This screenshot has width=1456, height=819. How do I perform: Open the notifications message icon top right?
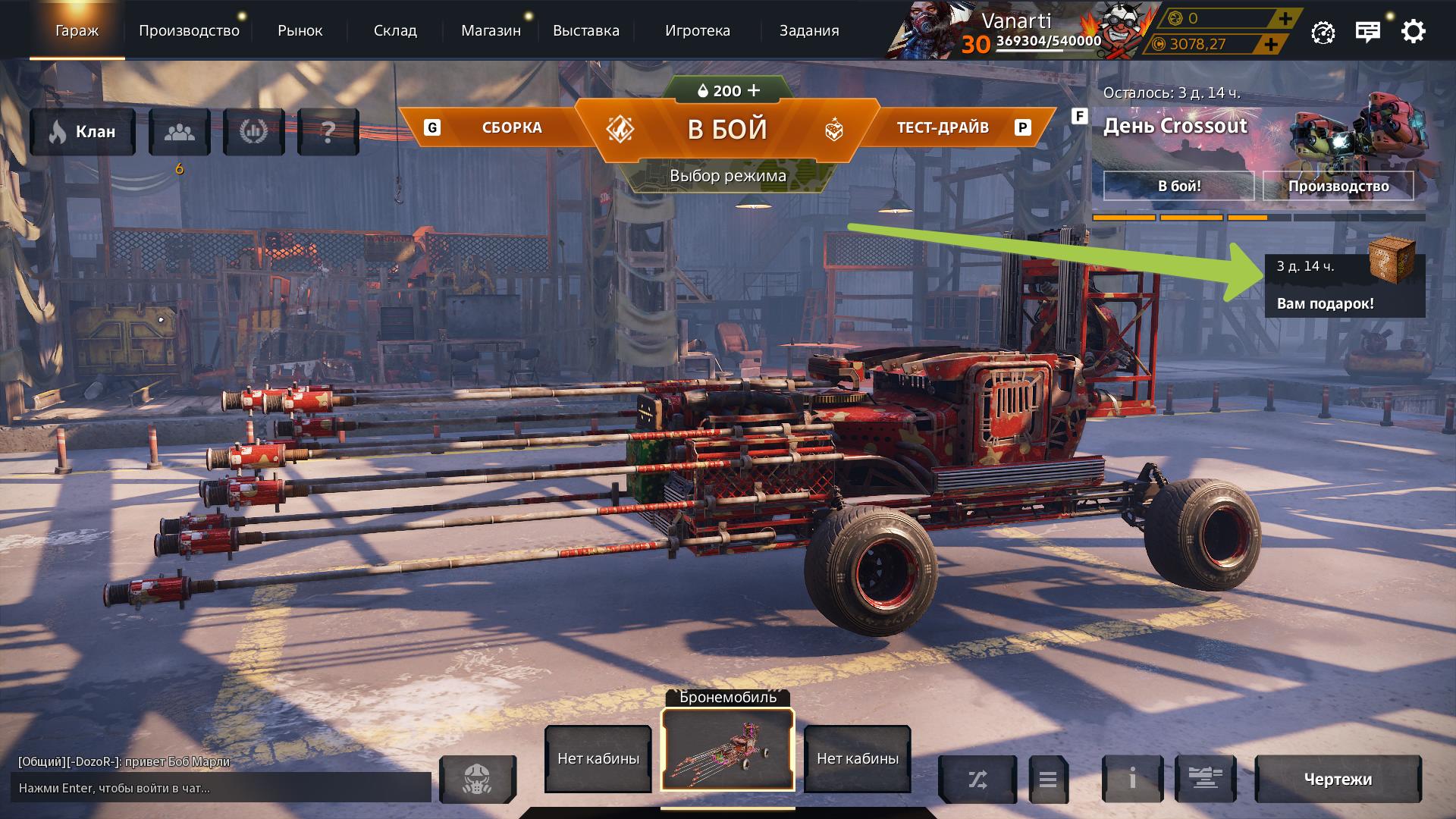point(1367,31)
